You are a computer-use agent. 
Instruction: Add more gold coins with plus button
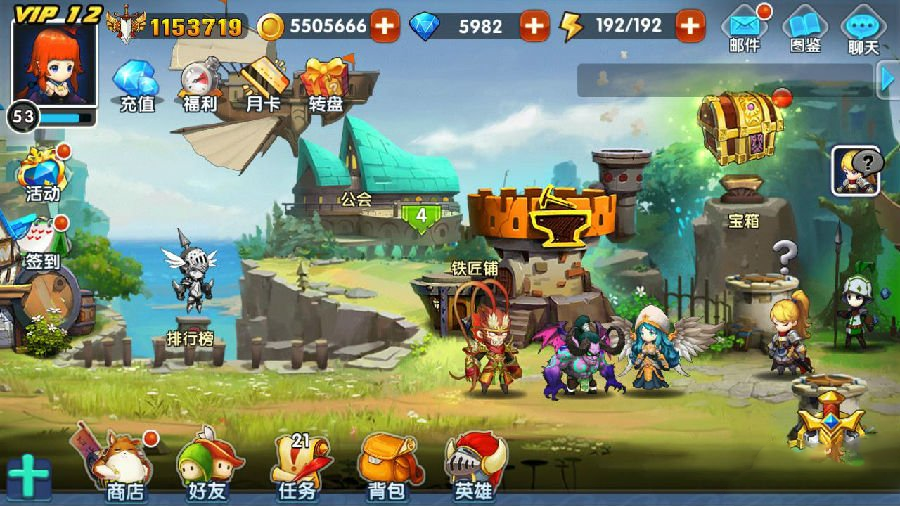click(385, 27)
